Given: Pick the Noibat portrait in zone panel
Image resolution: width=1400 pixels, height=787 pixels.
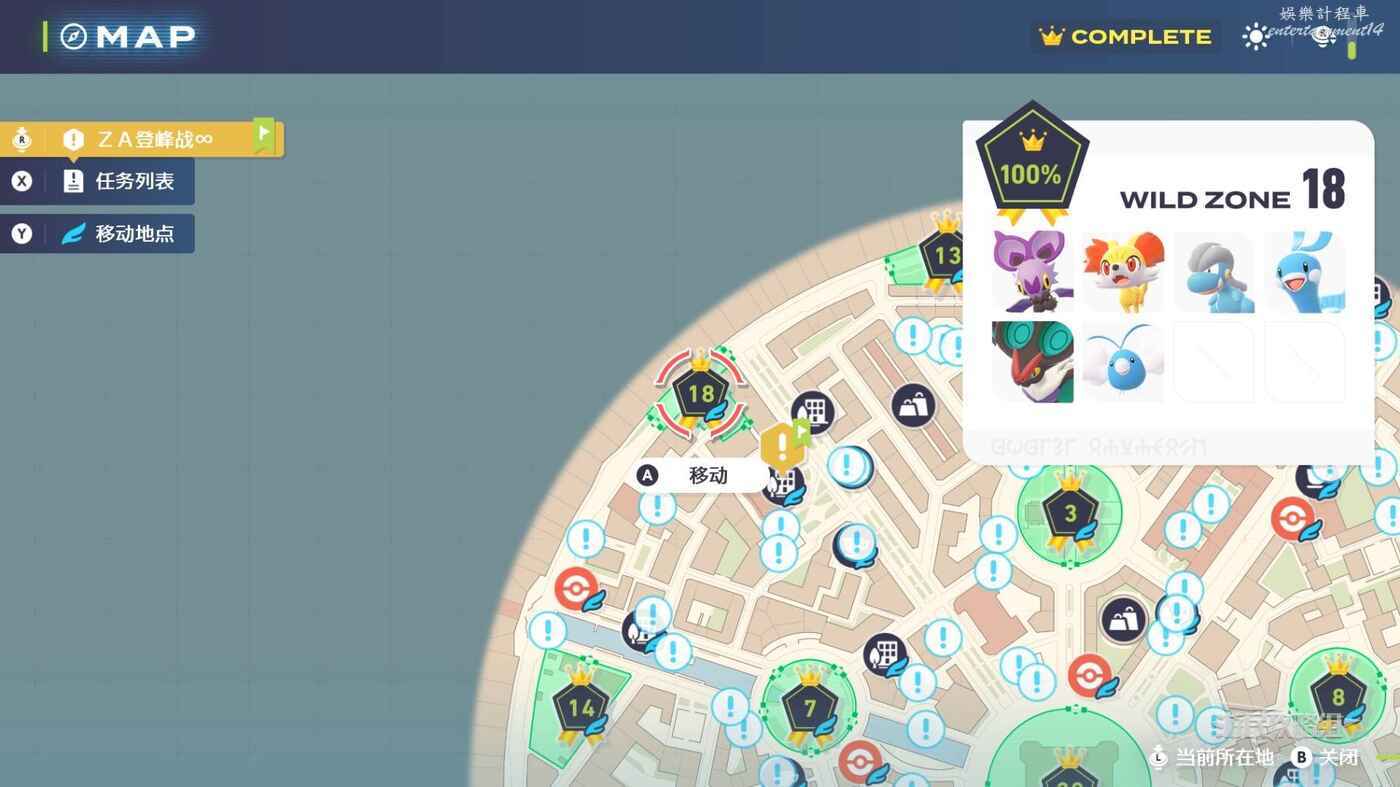Looking at the screenshot, I should (1032, 271).
